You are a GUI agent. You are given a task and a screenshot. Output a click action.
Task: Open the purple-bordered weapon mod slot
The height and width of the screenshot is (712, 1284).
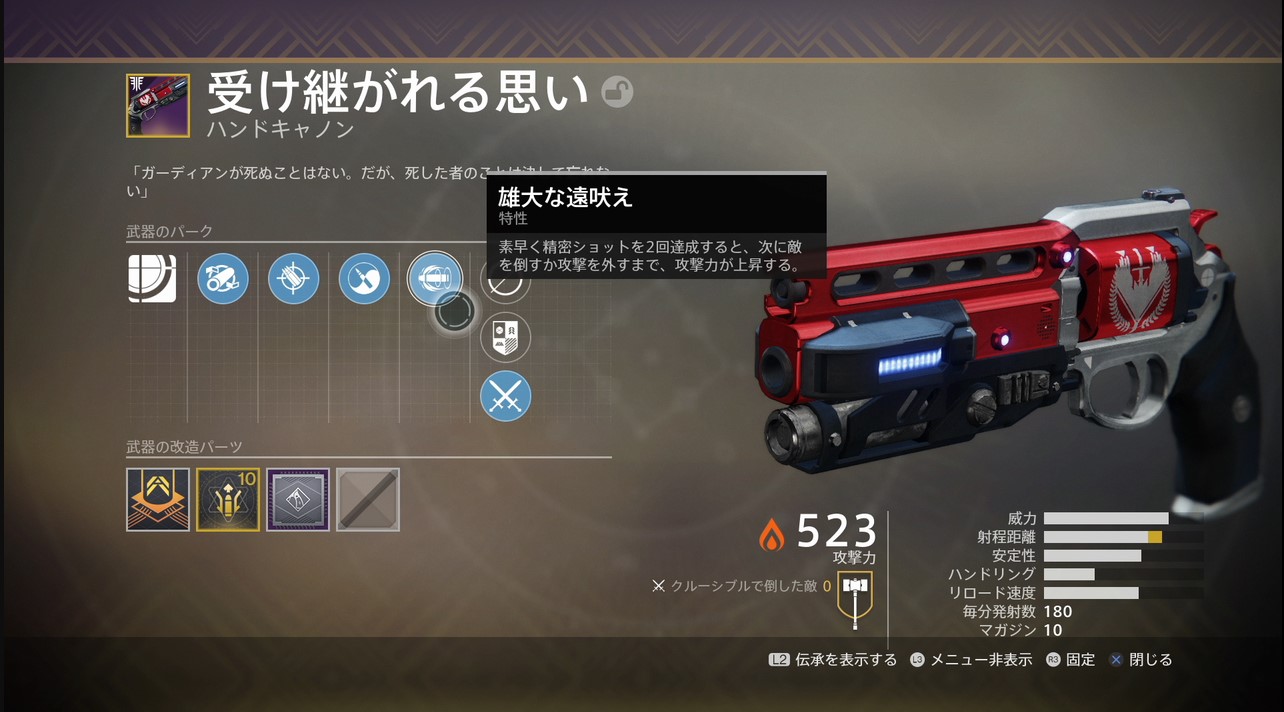(x=298, y=499)
